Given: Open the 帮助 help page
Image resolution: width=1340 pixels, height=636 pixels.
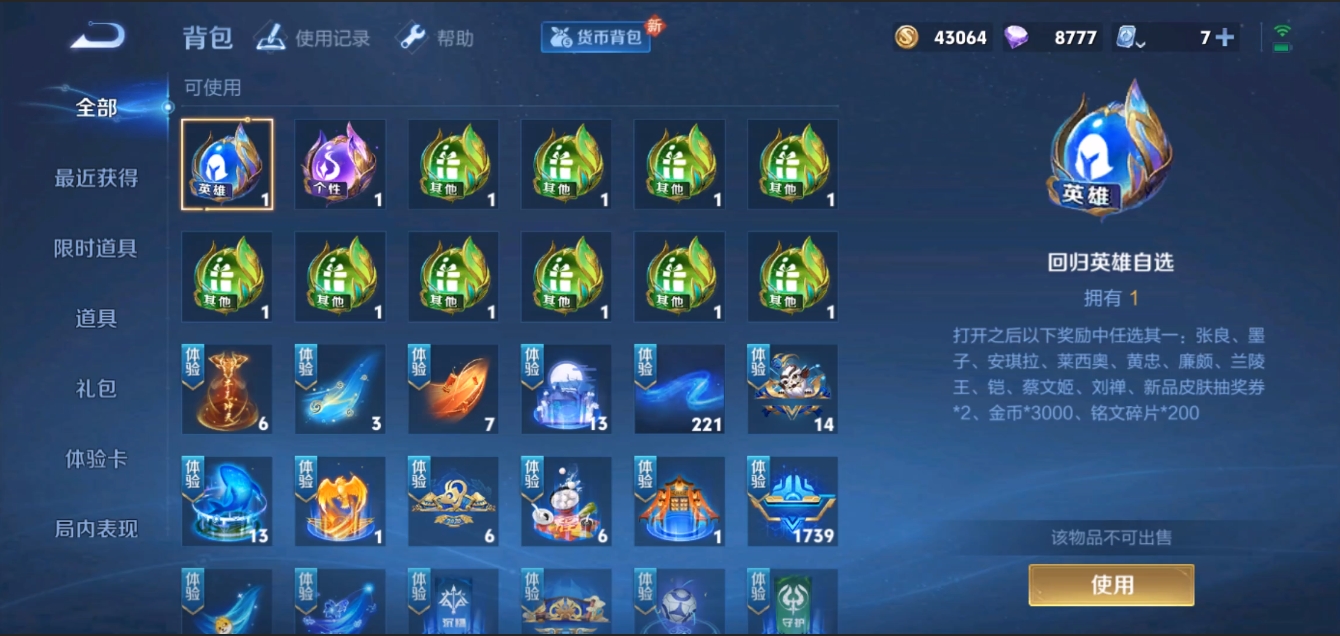Looking at the screenshot, I should [x=435, y=38].
